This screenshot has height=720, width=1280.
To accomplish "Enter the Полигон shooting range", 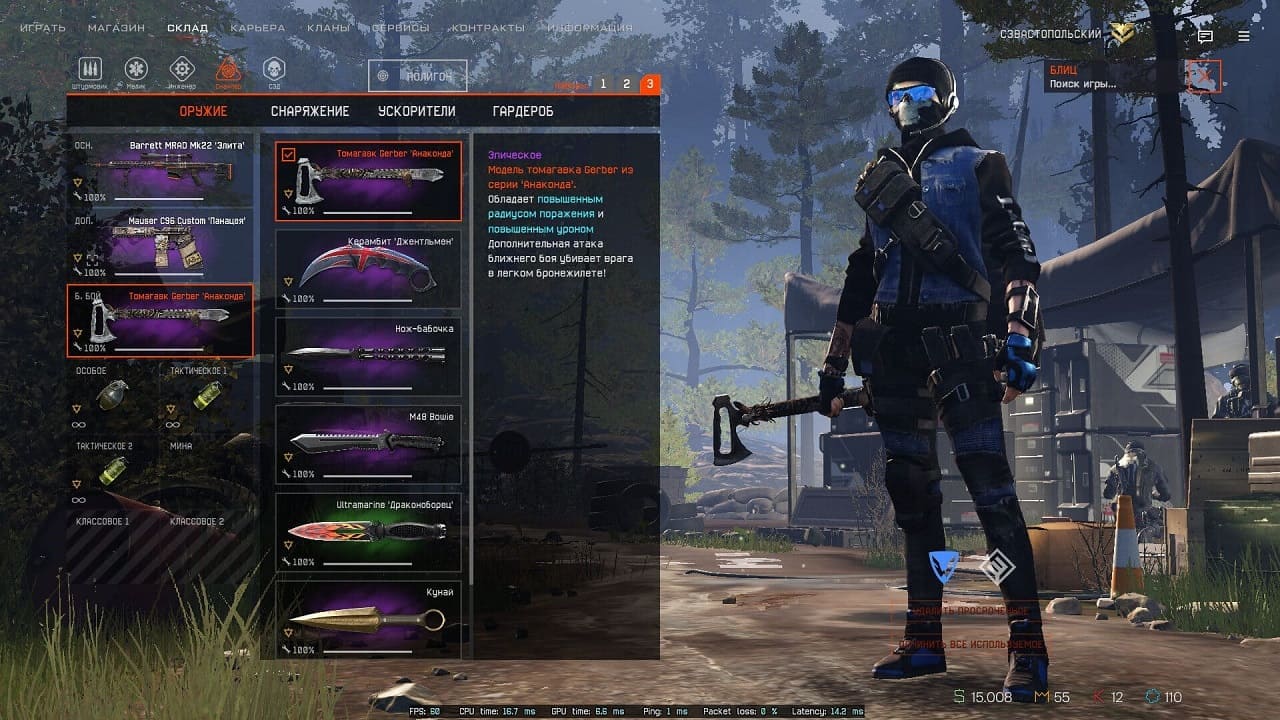I will (x=417, y=76).
